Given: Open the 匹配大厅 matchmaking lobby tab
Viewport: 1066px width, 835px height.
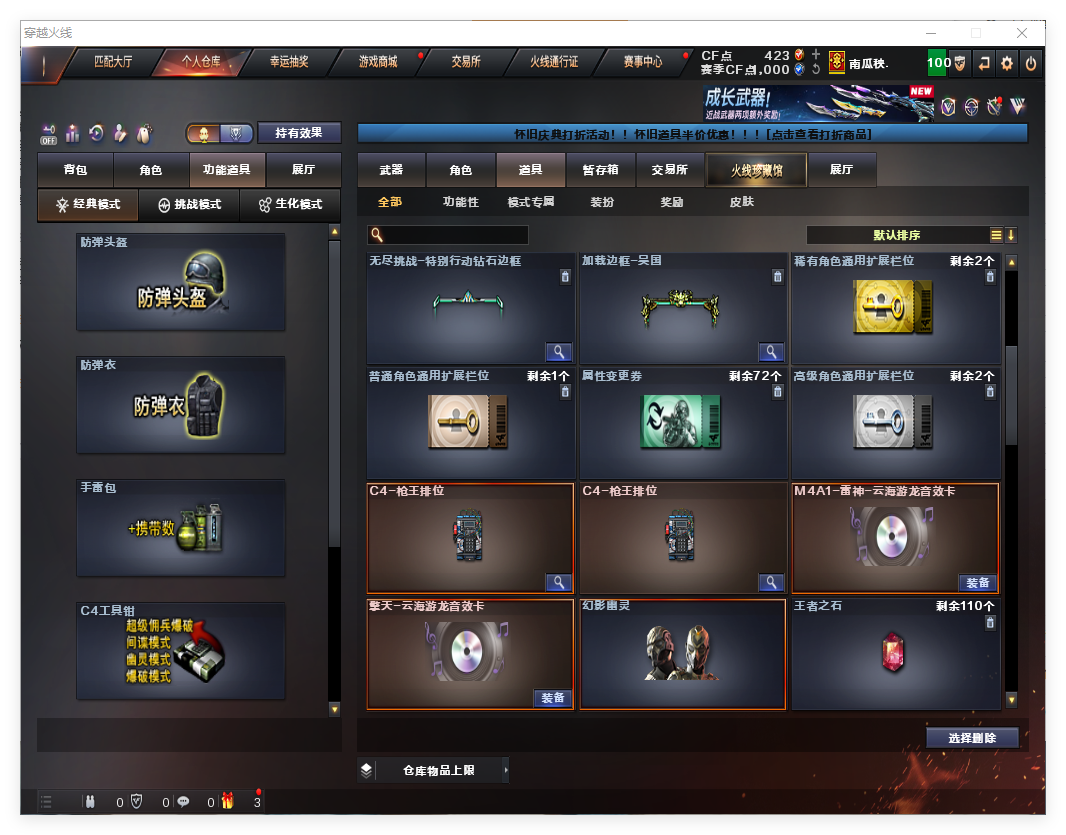Looking at the screenshot, I should 113,62.
